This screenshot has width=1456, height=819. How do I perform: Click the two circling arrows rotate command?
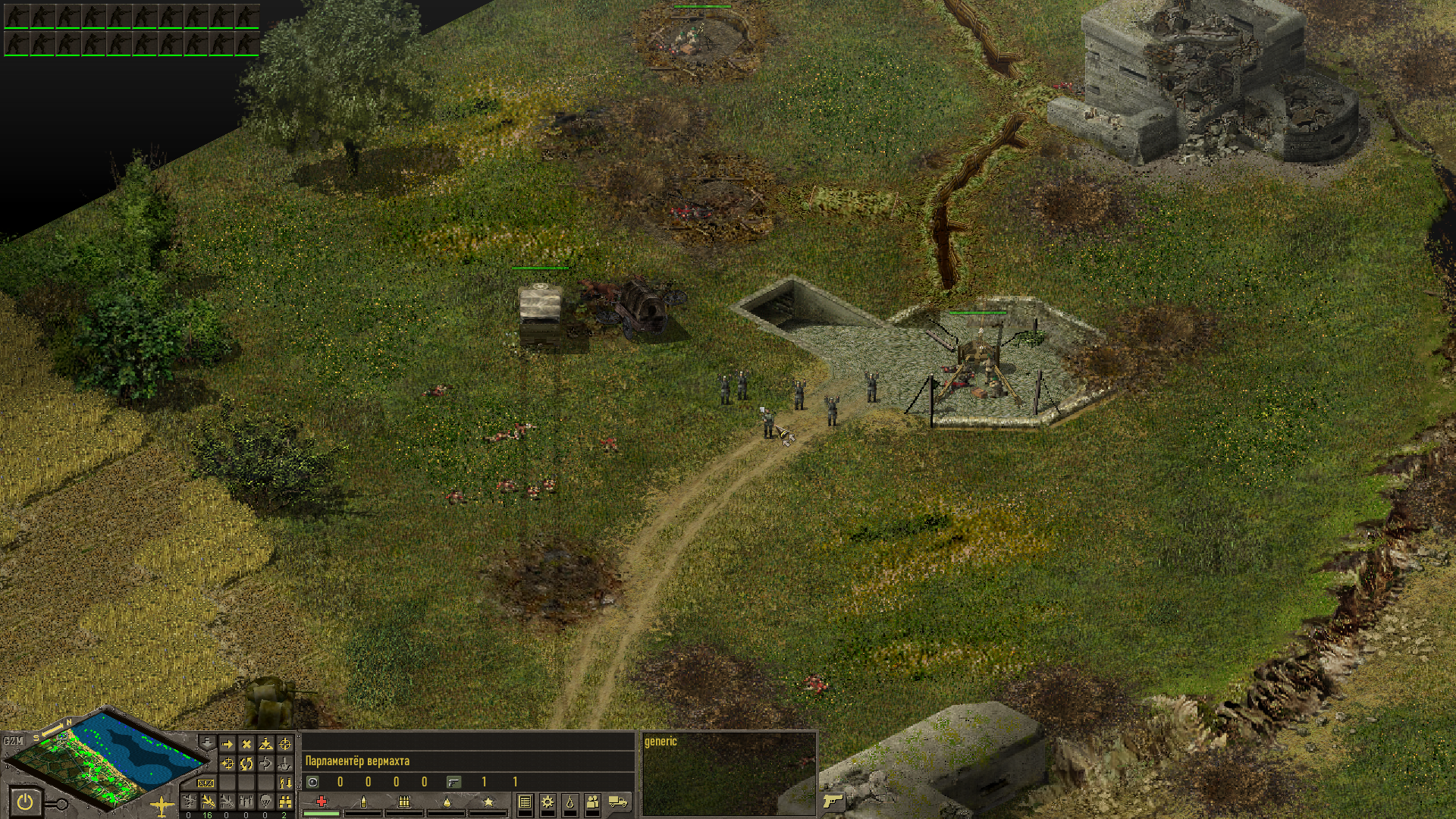pyautogui.click(x=246, y=764)
